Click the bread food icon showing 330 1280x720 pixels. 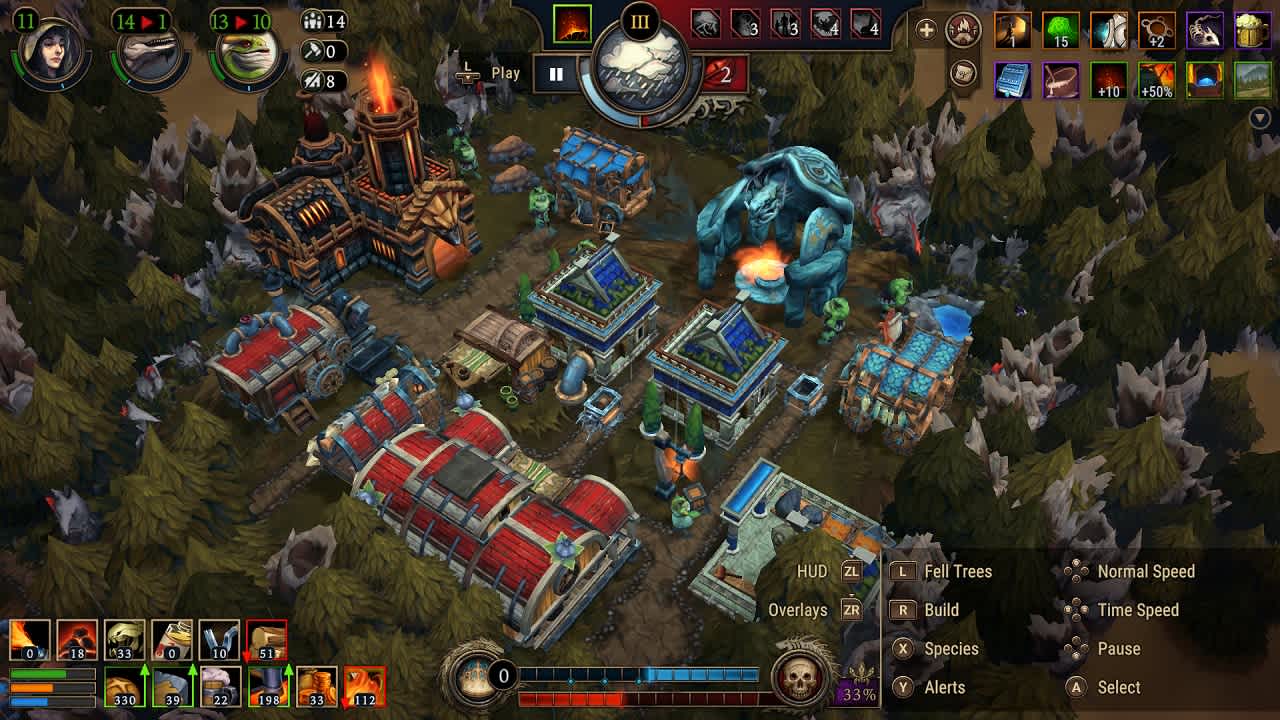[123, 688]
